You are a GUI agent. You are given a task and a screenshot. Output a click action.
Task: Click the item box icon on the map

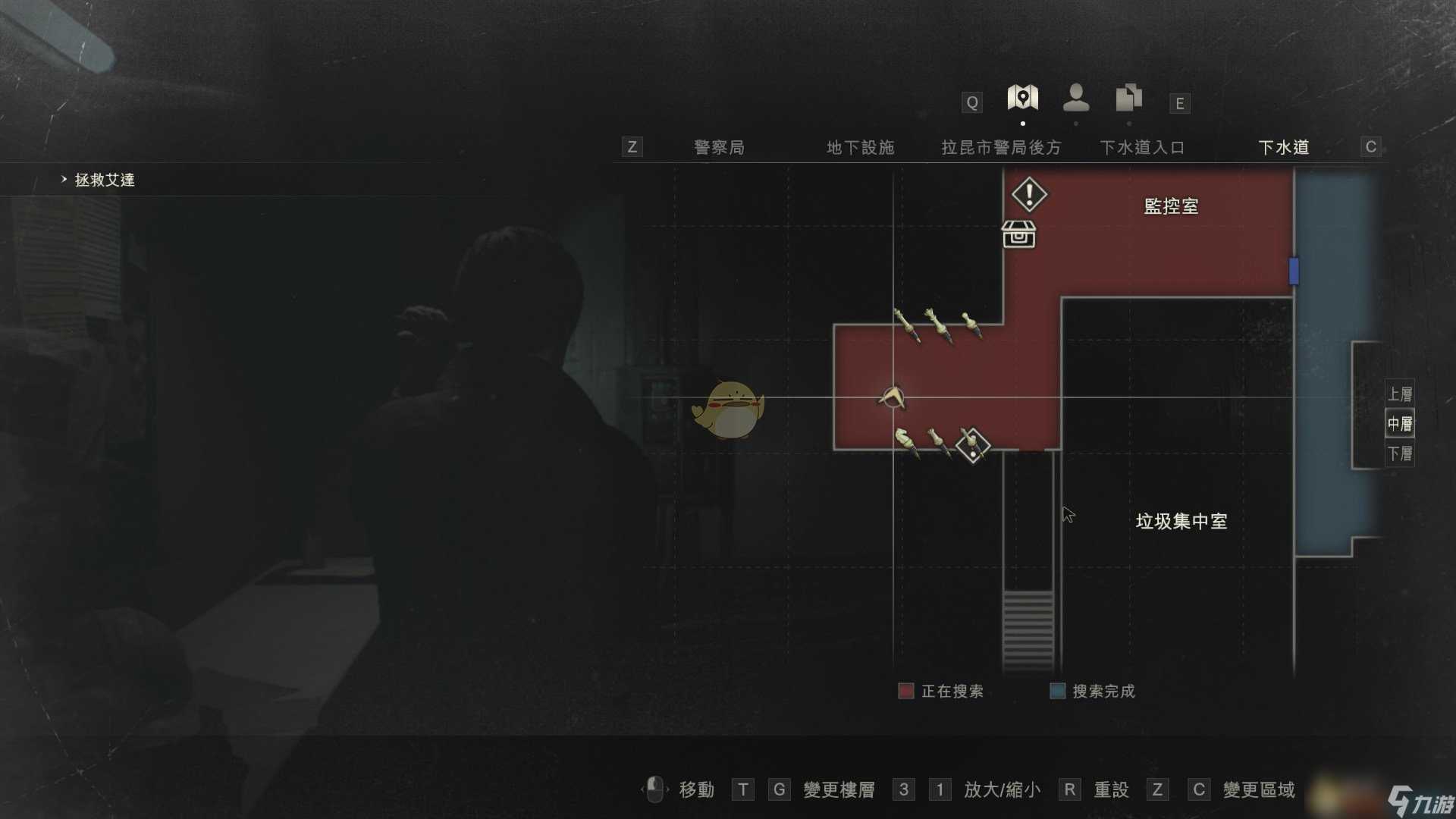point(1021,235)
